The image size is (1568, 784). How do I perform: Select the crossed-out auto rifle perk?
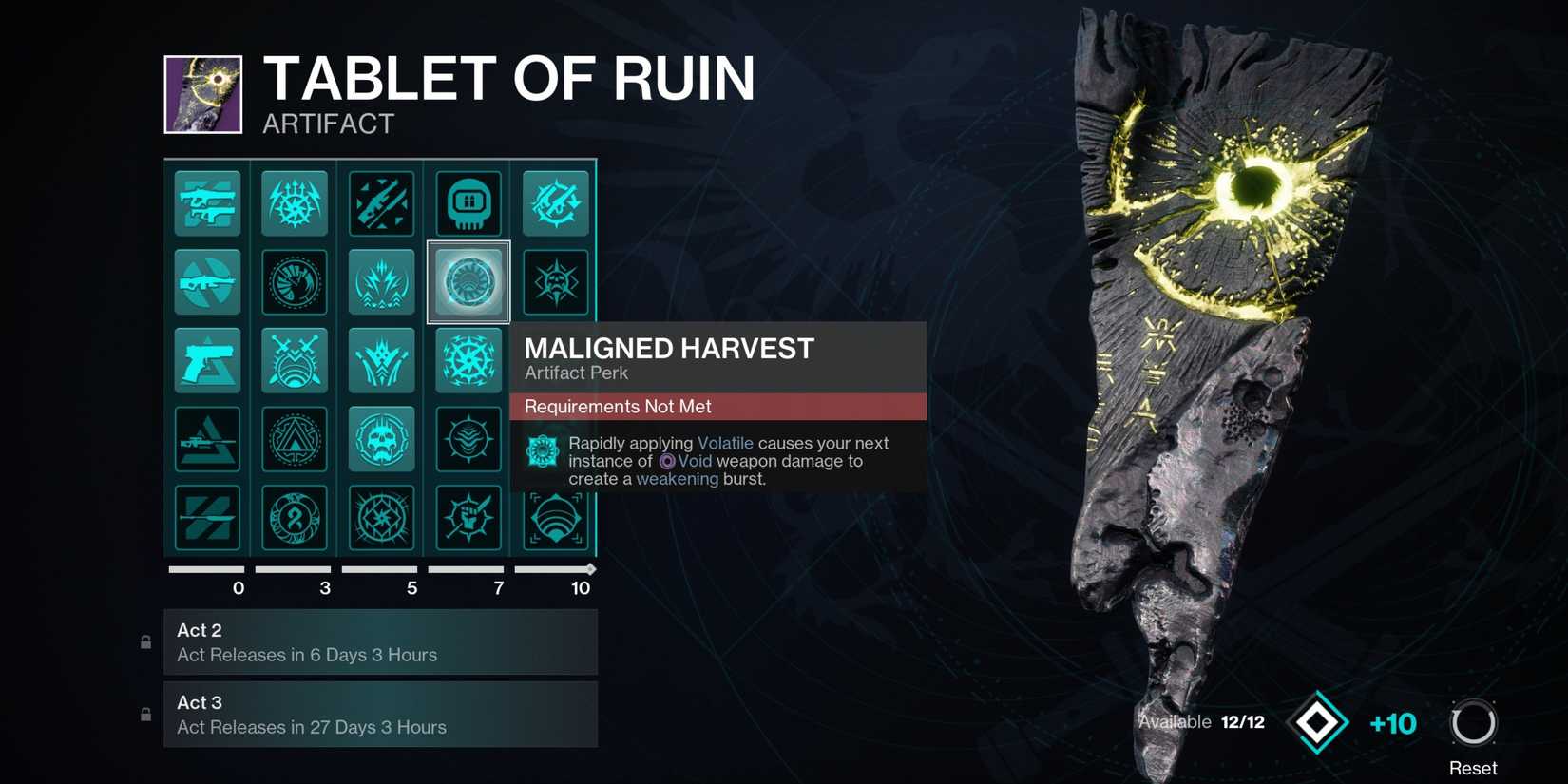(x=207, y=281)
